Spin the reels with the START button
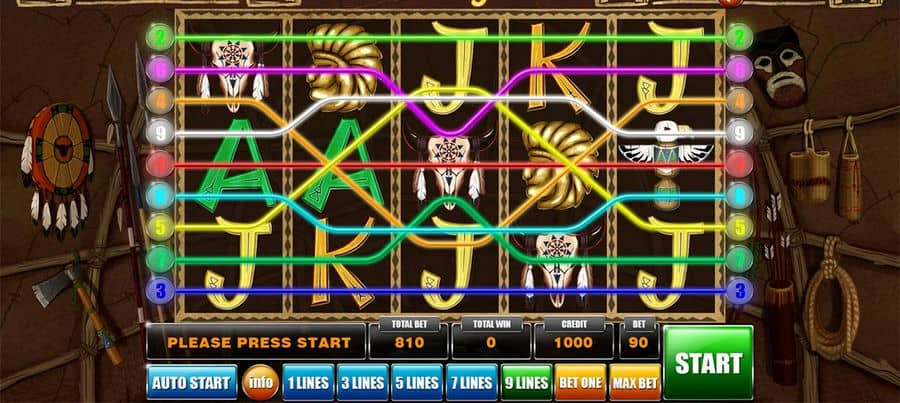Image resolution: width=900 pixels, height=403 pixels. point(707,362)
